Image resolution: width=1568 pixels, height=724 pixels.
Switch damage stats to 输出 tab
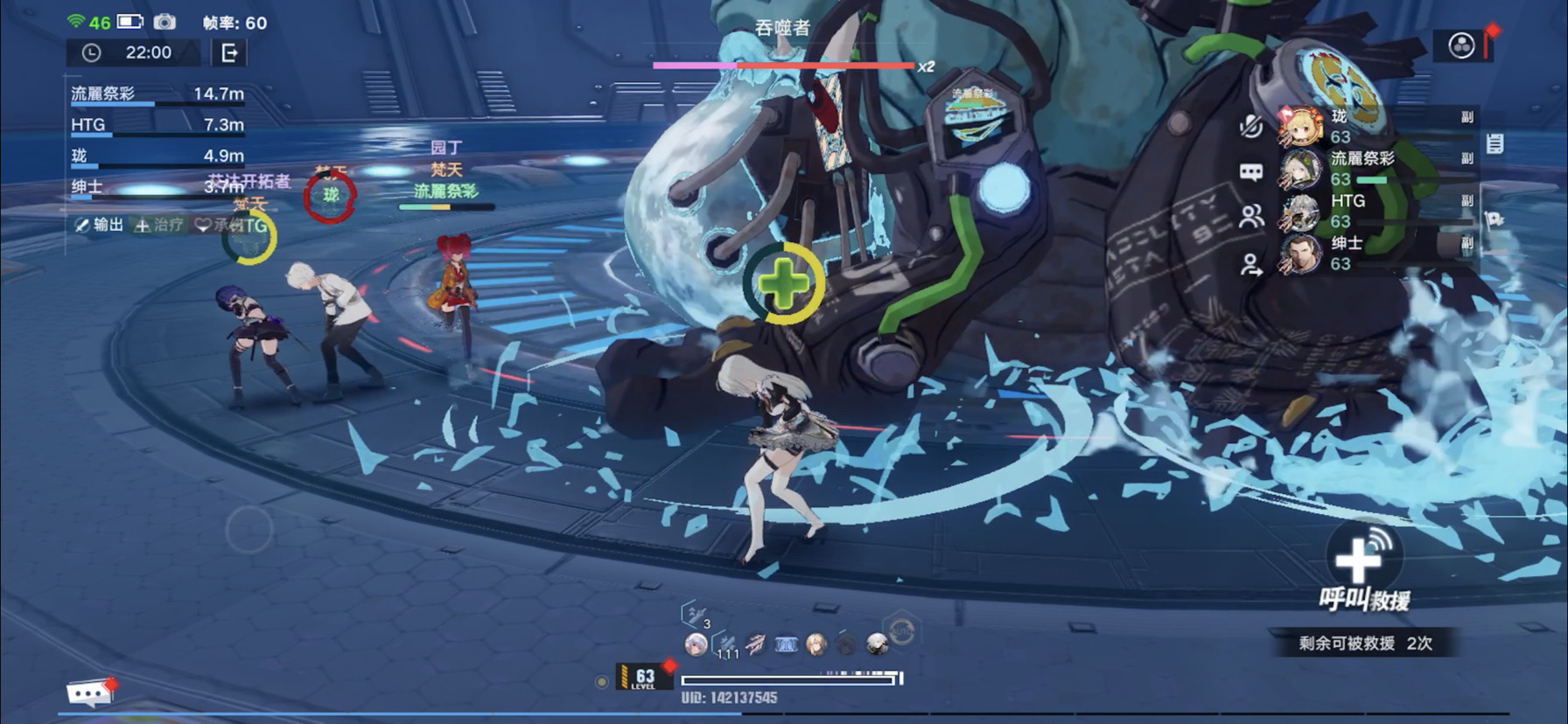[99, 225]
